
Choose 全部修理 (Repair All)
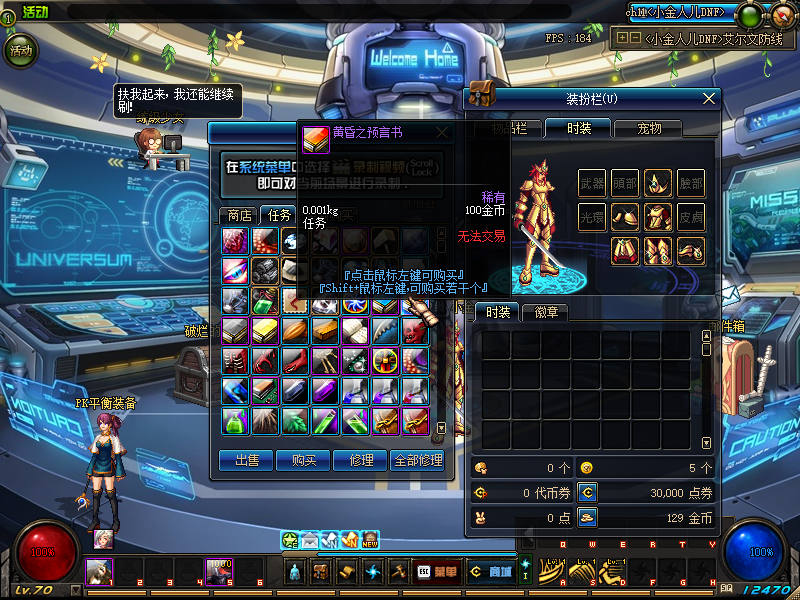418,460
